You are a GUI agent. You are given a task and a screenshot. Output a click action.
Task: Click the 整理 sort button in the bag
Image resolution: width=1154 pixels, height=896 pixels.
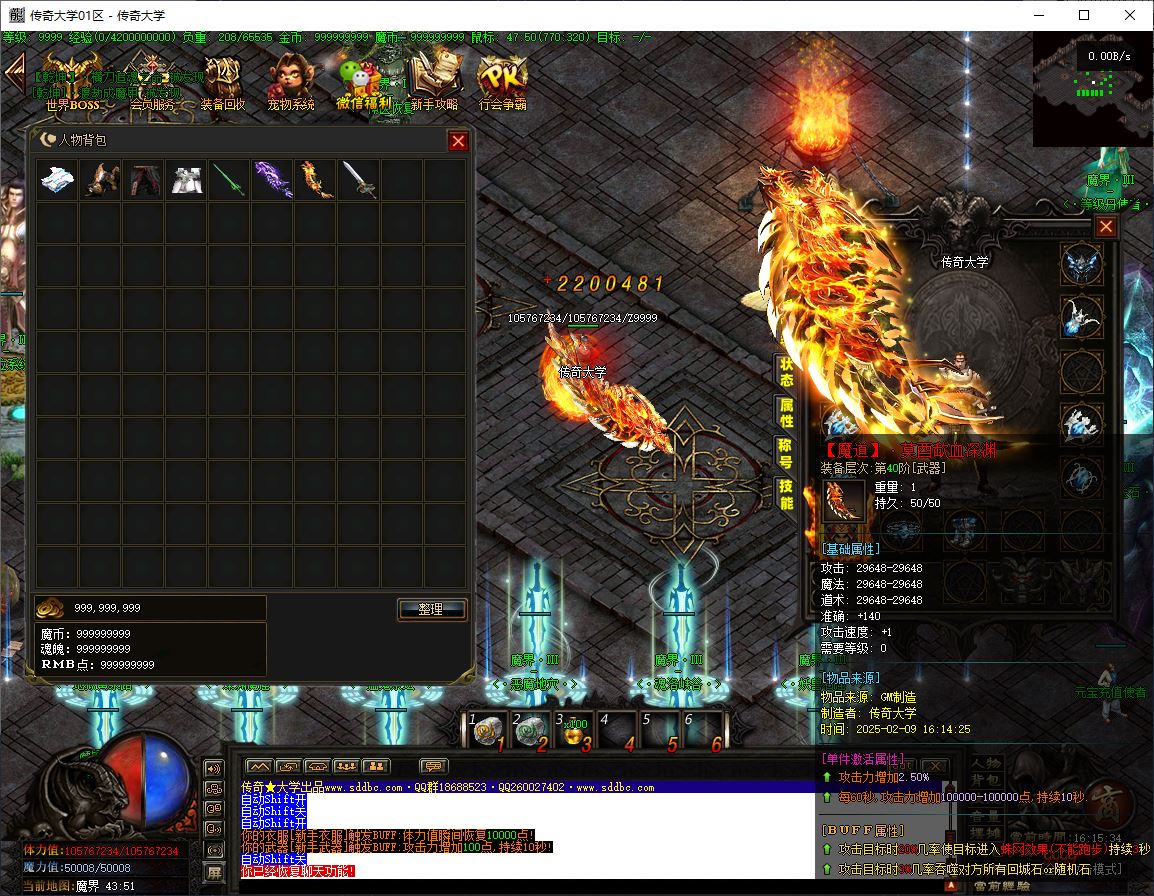(432, 609)
